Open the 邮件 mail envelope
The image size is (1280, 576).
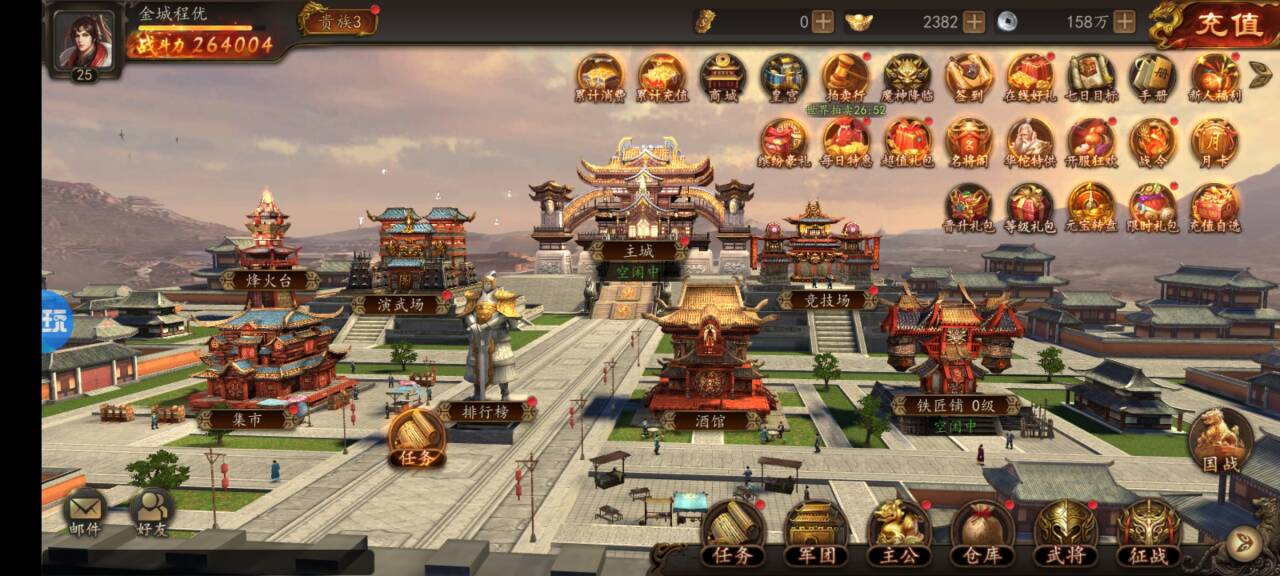pyautogui.click(x=87, y=514)
